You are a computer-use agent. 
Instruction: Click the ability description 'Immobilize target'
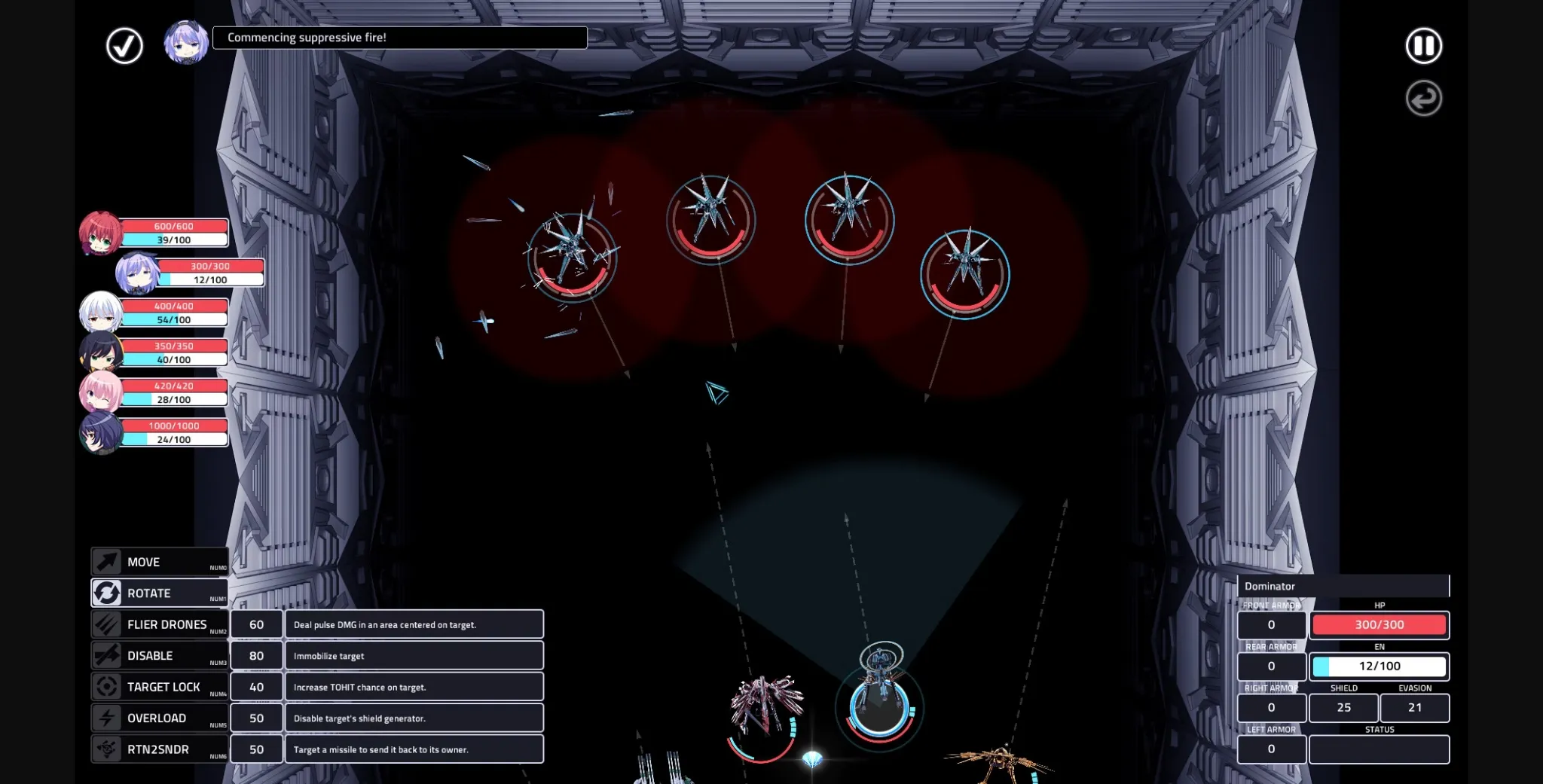tap(414, 655)
